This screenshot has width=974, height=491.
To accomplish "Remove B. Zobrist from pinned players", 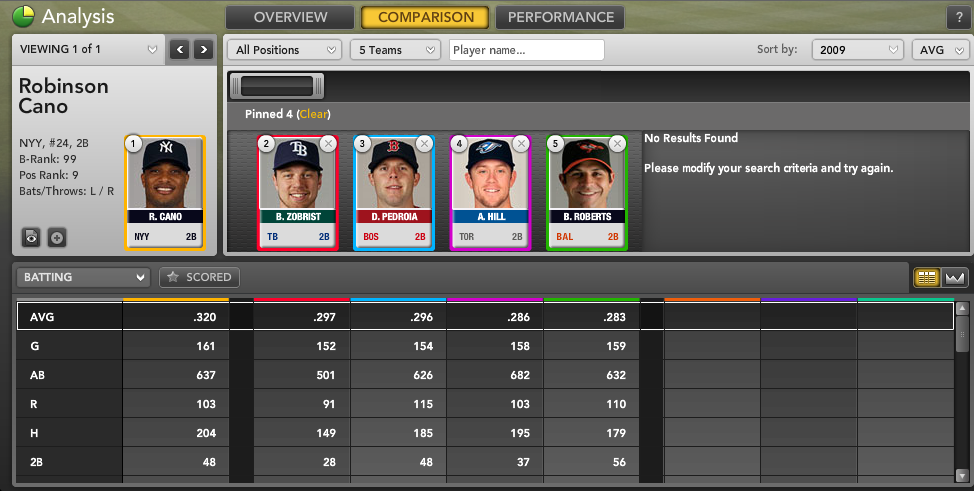I will 328,144.
